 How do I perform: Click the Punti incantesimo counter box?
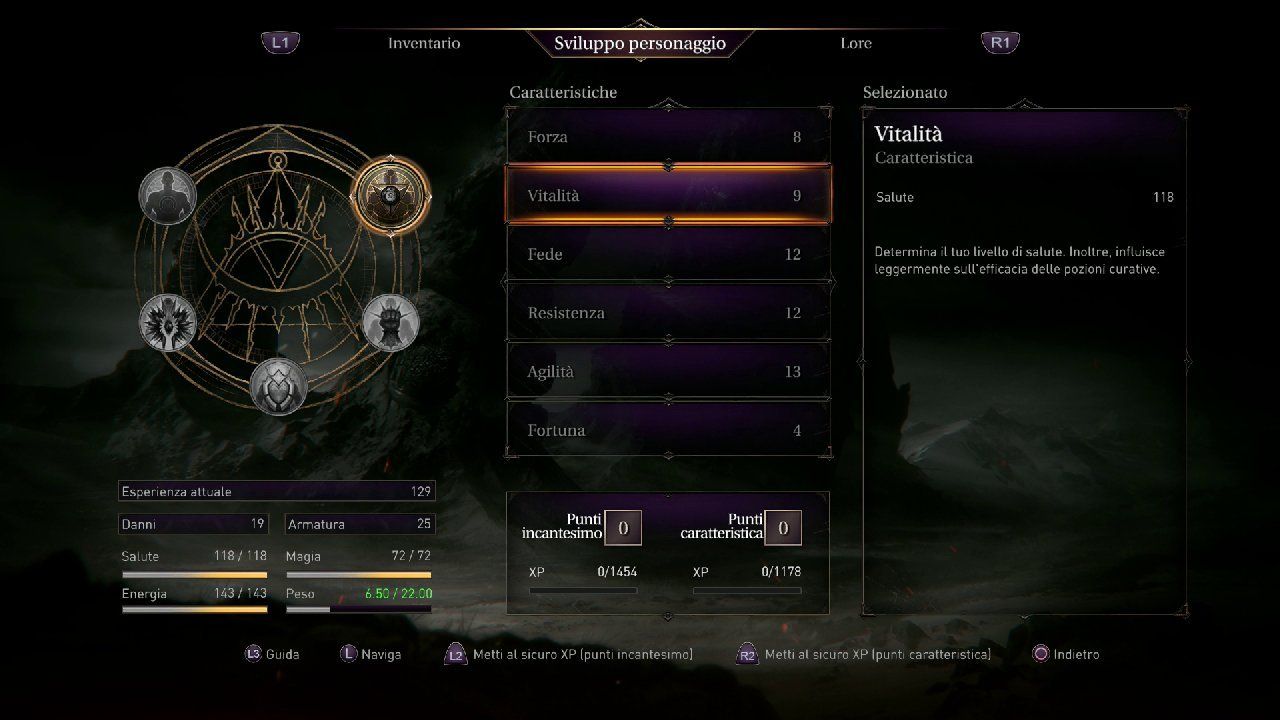click(x=623, y=528)
